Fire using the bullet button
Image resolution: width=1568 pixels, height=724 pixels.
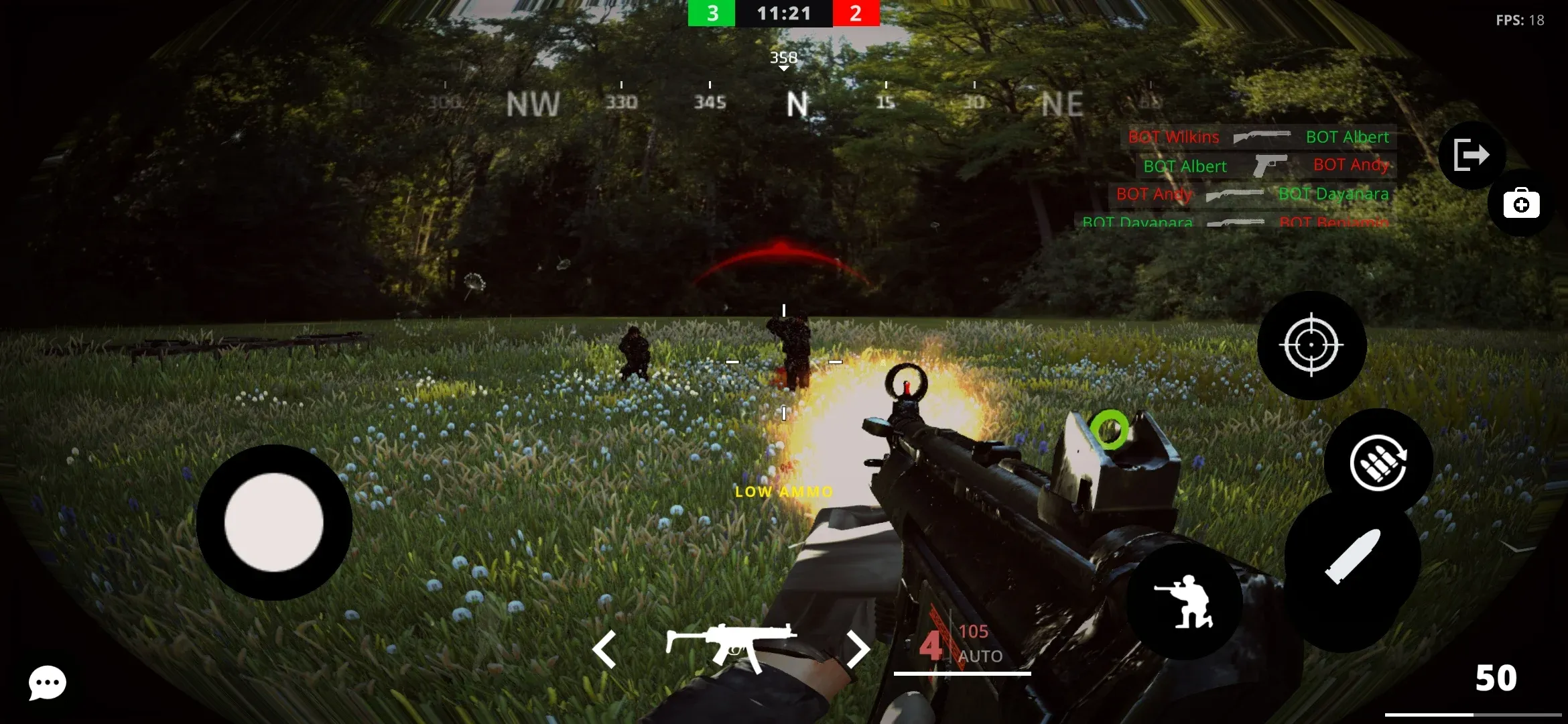pos(1353,558)
